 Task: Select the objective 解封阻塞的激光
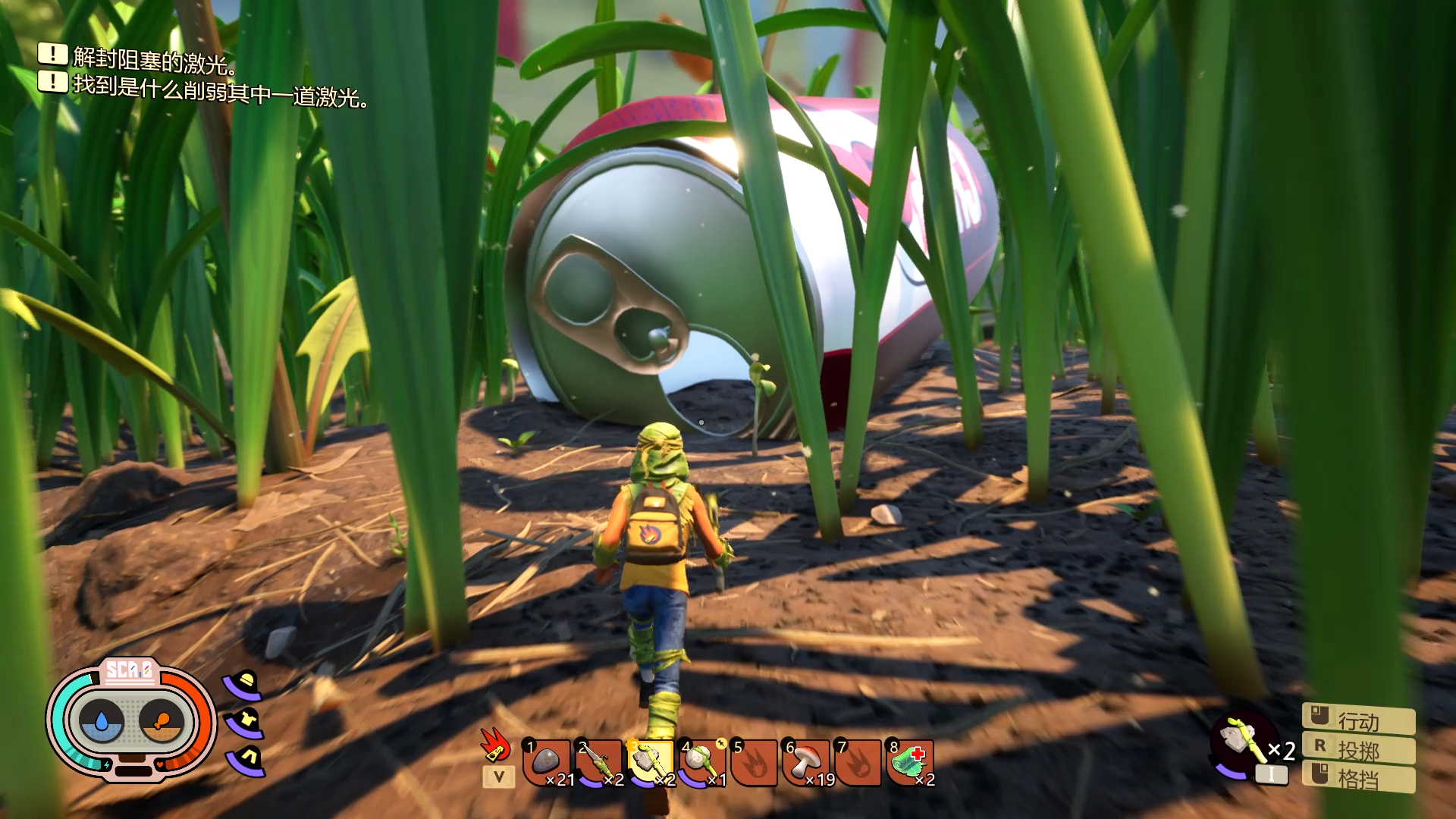tap(154, 59)
